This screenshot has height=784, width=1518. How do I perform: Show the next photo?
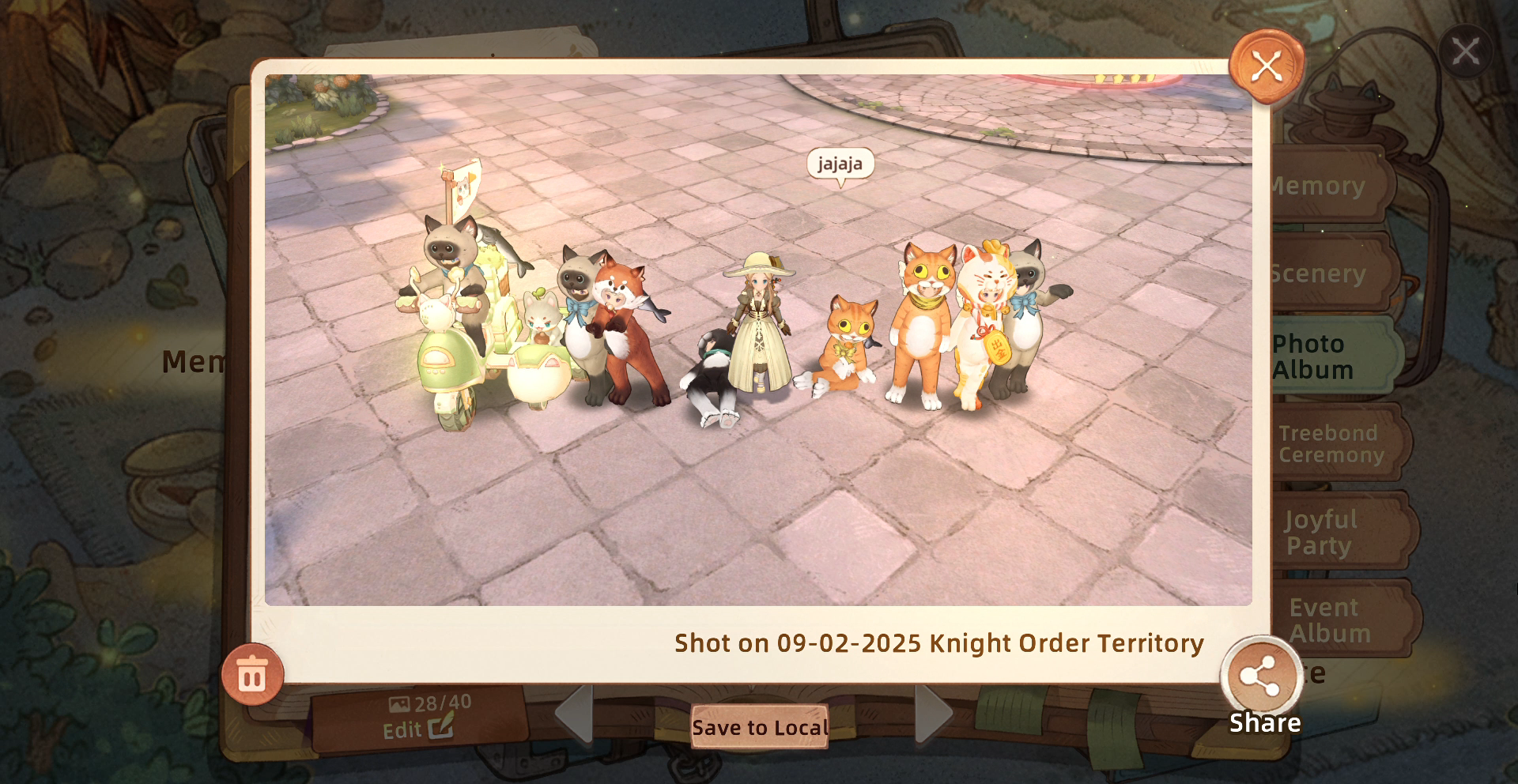coord(933,714)
